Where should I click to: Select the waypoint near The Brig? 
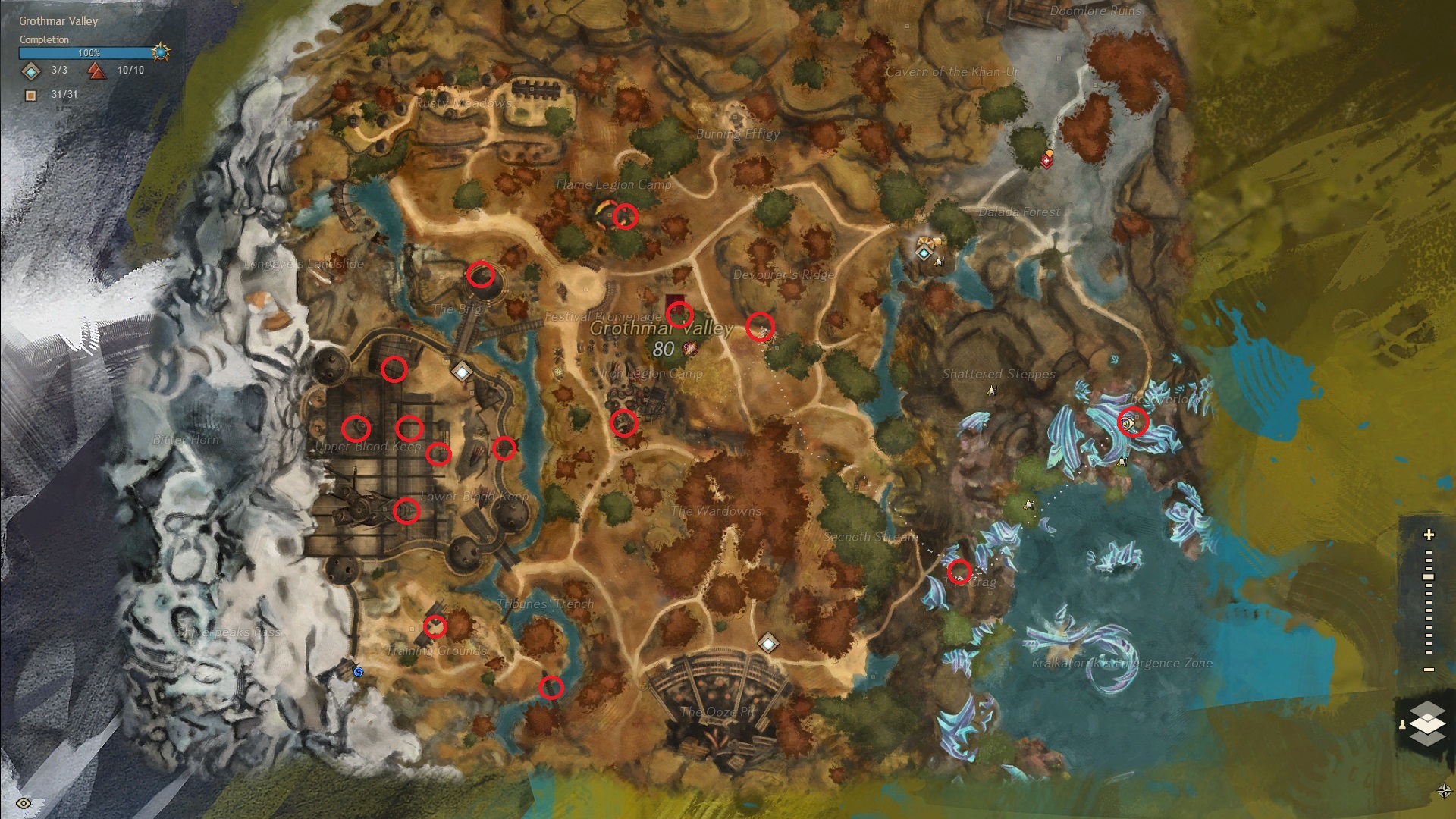tap(462, 372)
